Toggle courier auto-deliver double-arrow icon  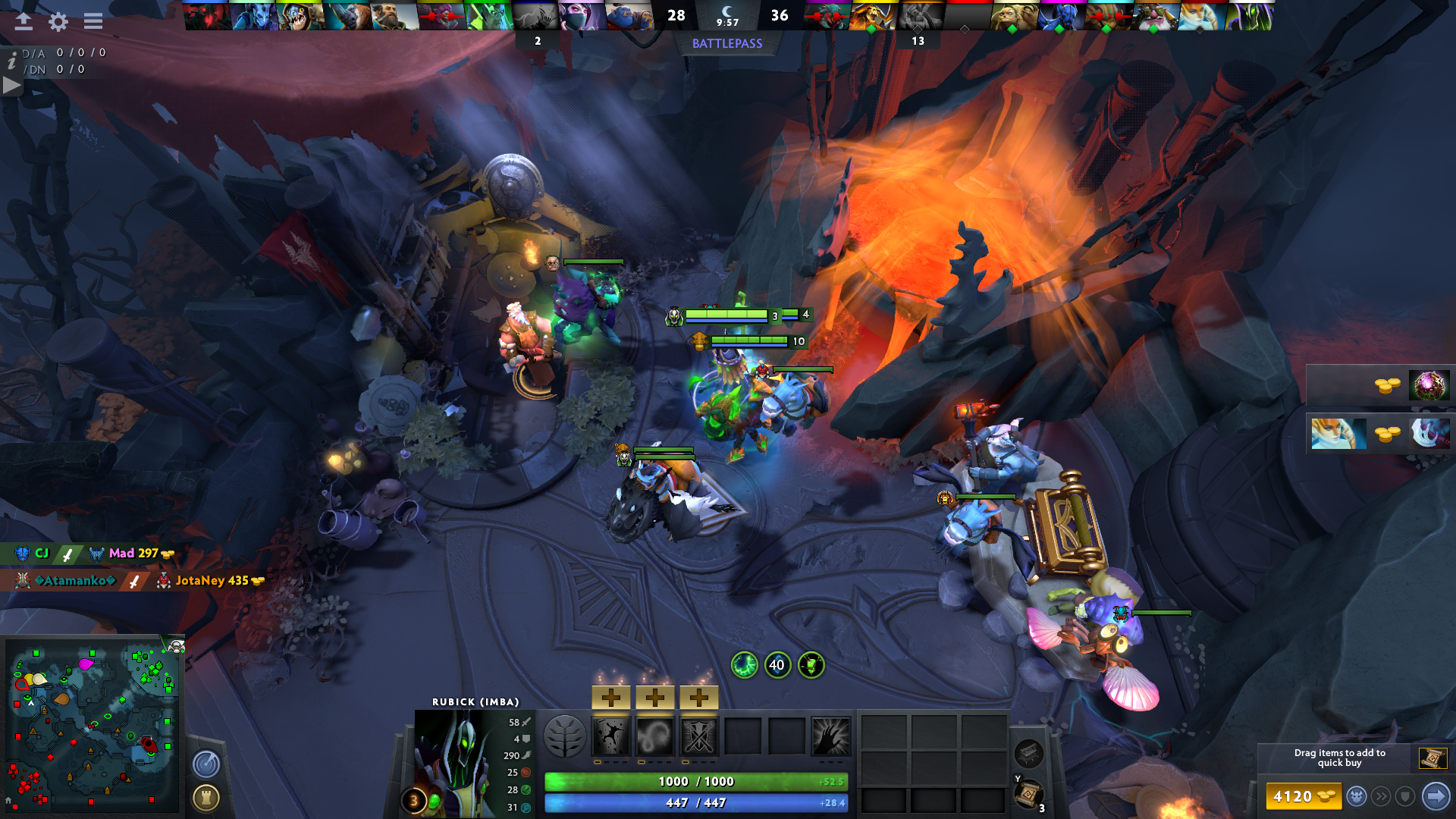click(x=1380, y=797)
